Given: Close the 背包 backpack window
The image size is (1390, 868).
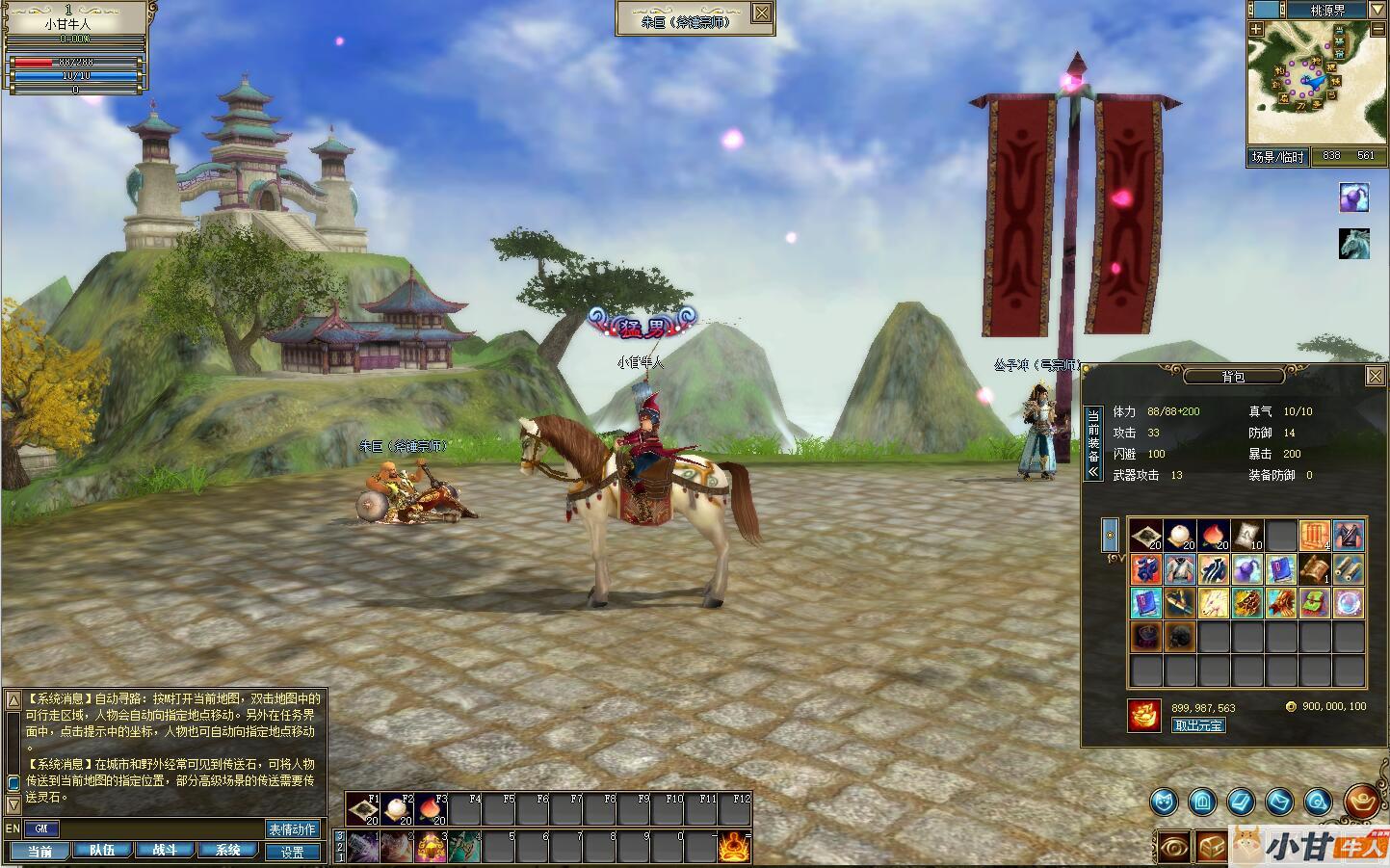Looking at the screenshot, I should pyautogui.click(x=1376, y=377).
